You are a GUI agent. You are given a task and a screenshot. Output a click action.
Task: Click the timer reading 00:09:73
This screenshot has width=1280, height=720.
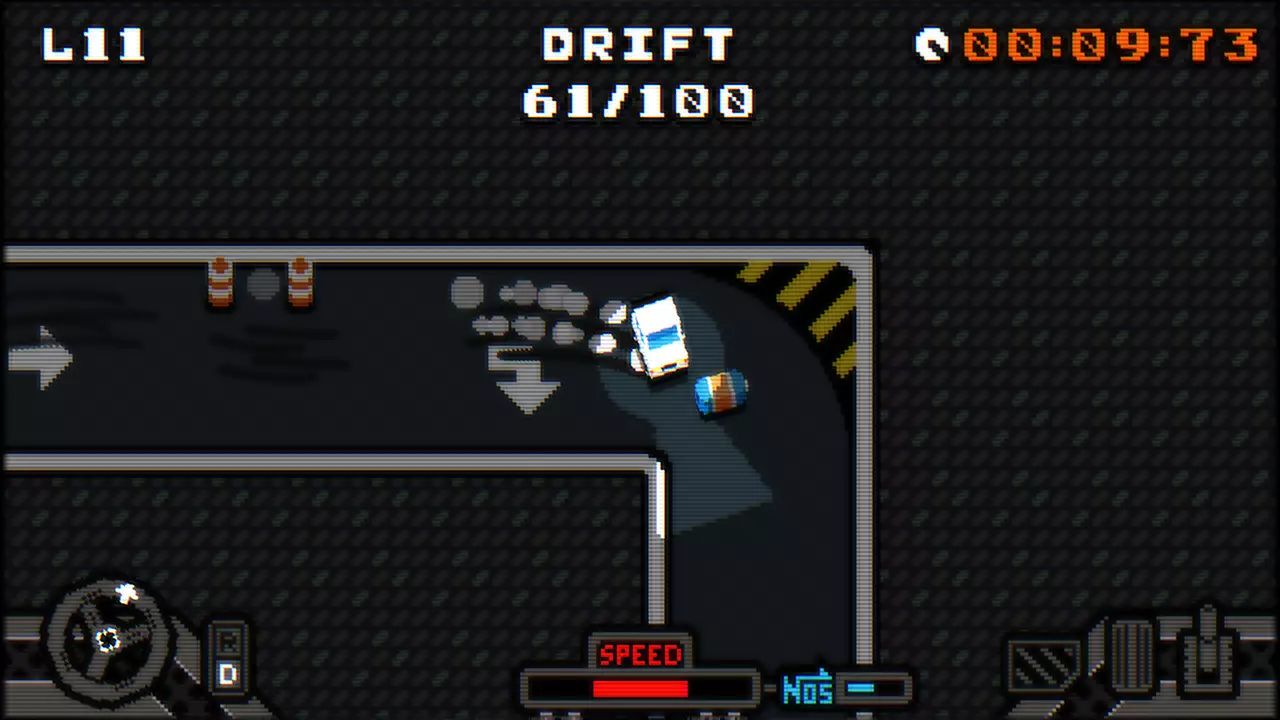(x=1110, y=45)
